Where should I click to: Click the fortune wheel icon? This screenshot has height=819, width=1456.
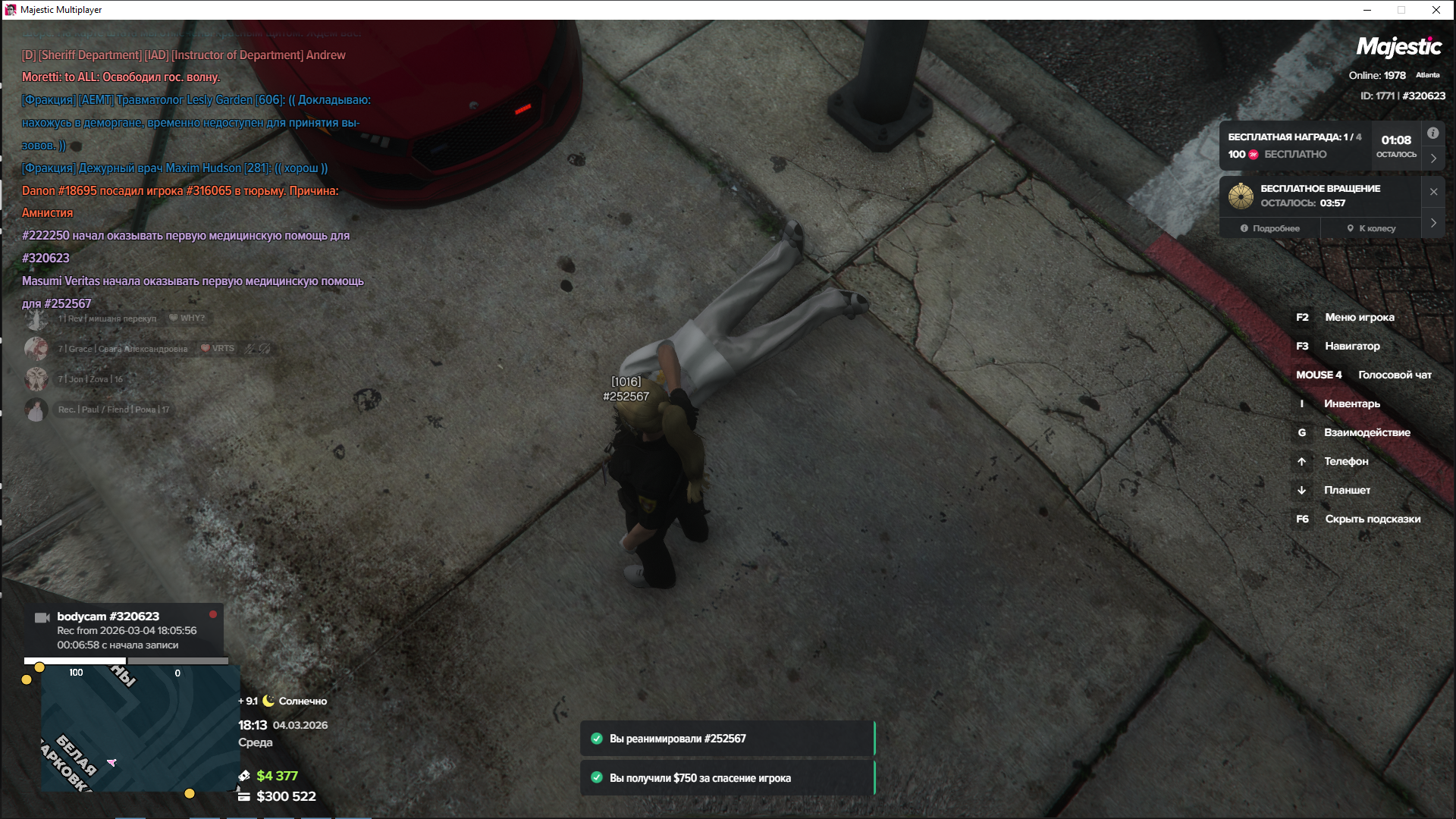1241,196
